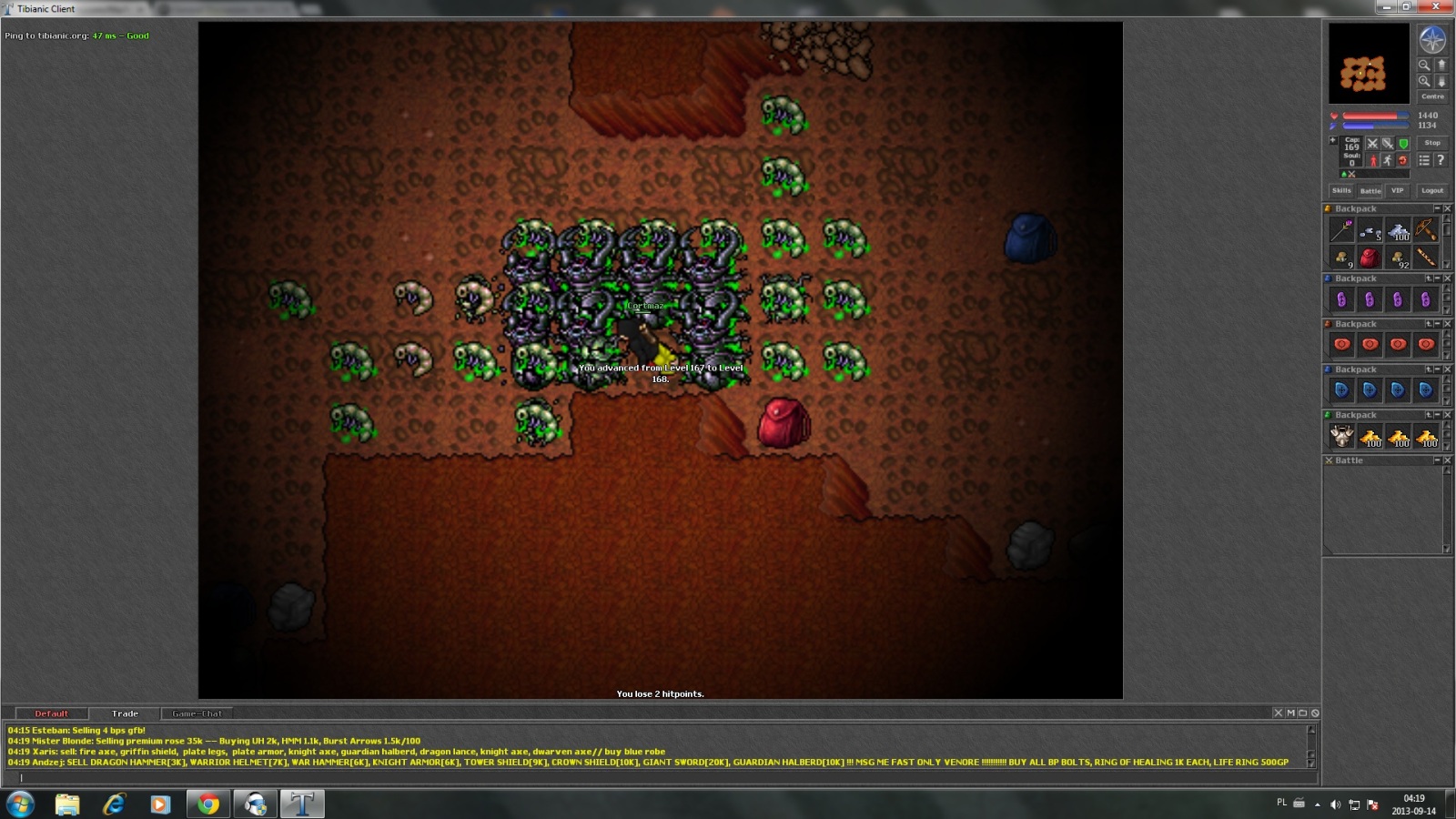Select the red backpack inventory slot
Viewport: 1456px width, 819px height.
click(1370, 258)
